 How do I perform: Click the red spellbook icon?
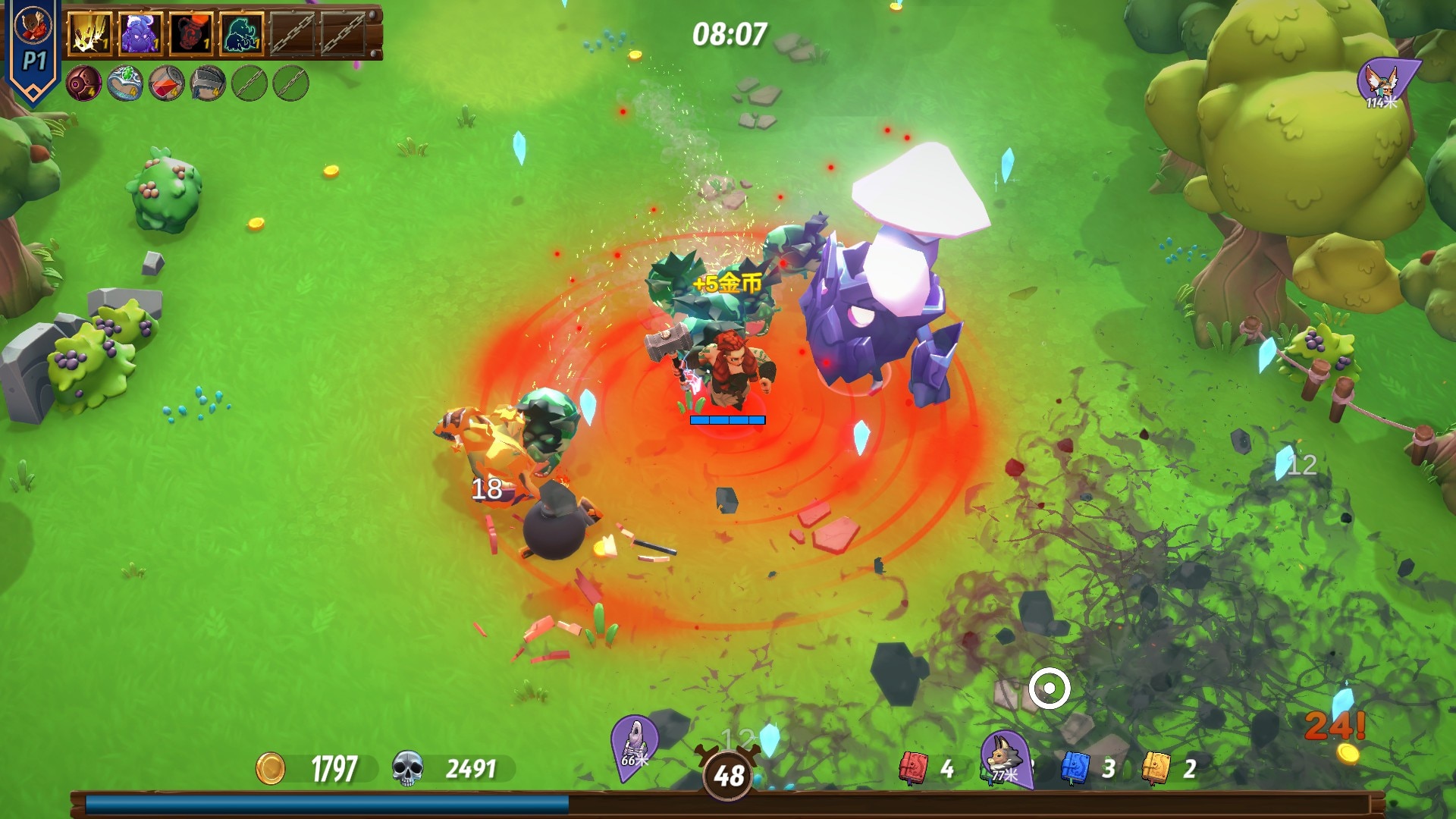coord(913,768)
